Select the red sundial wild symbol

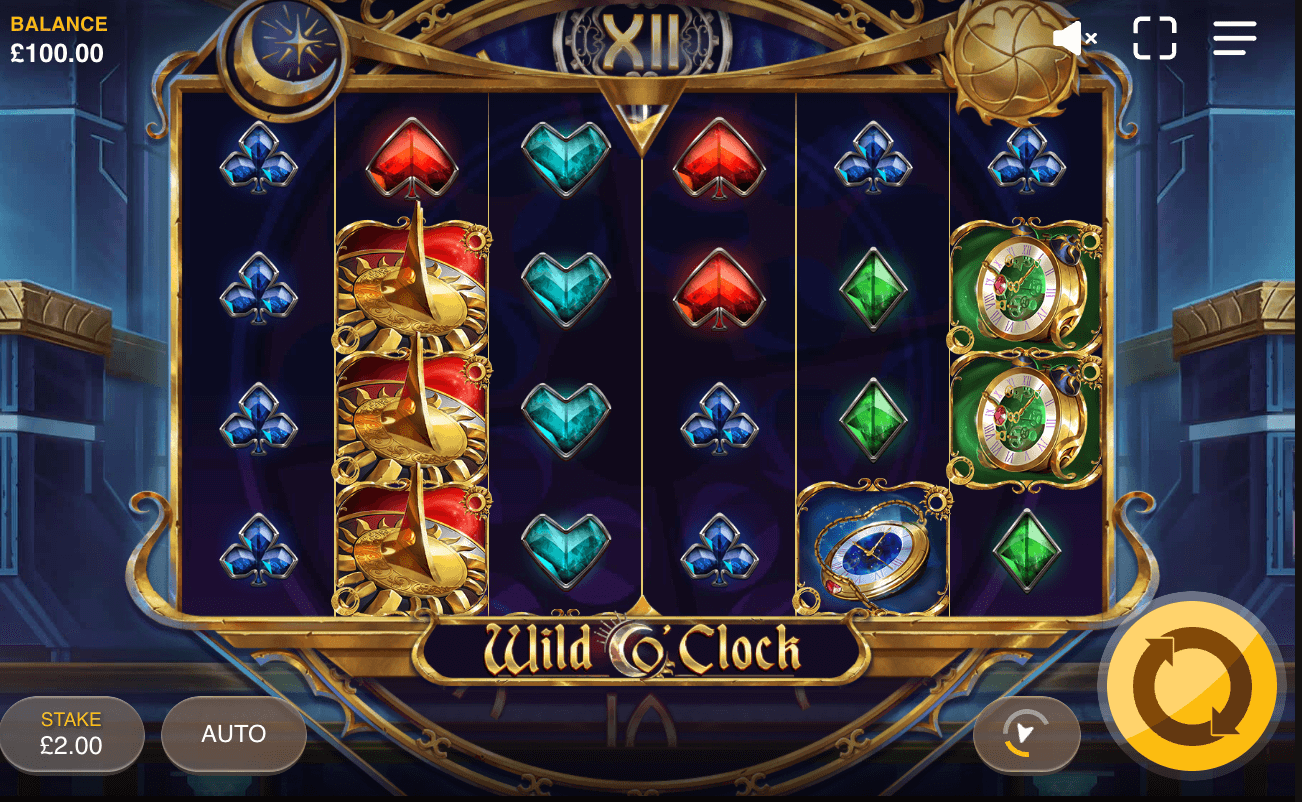pyautogui.click(x=413, y=420)
